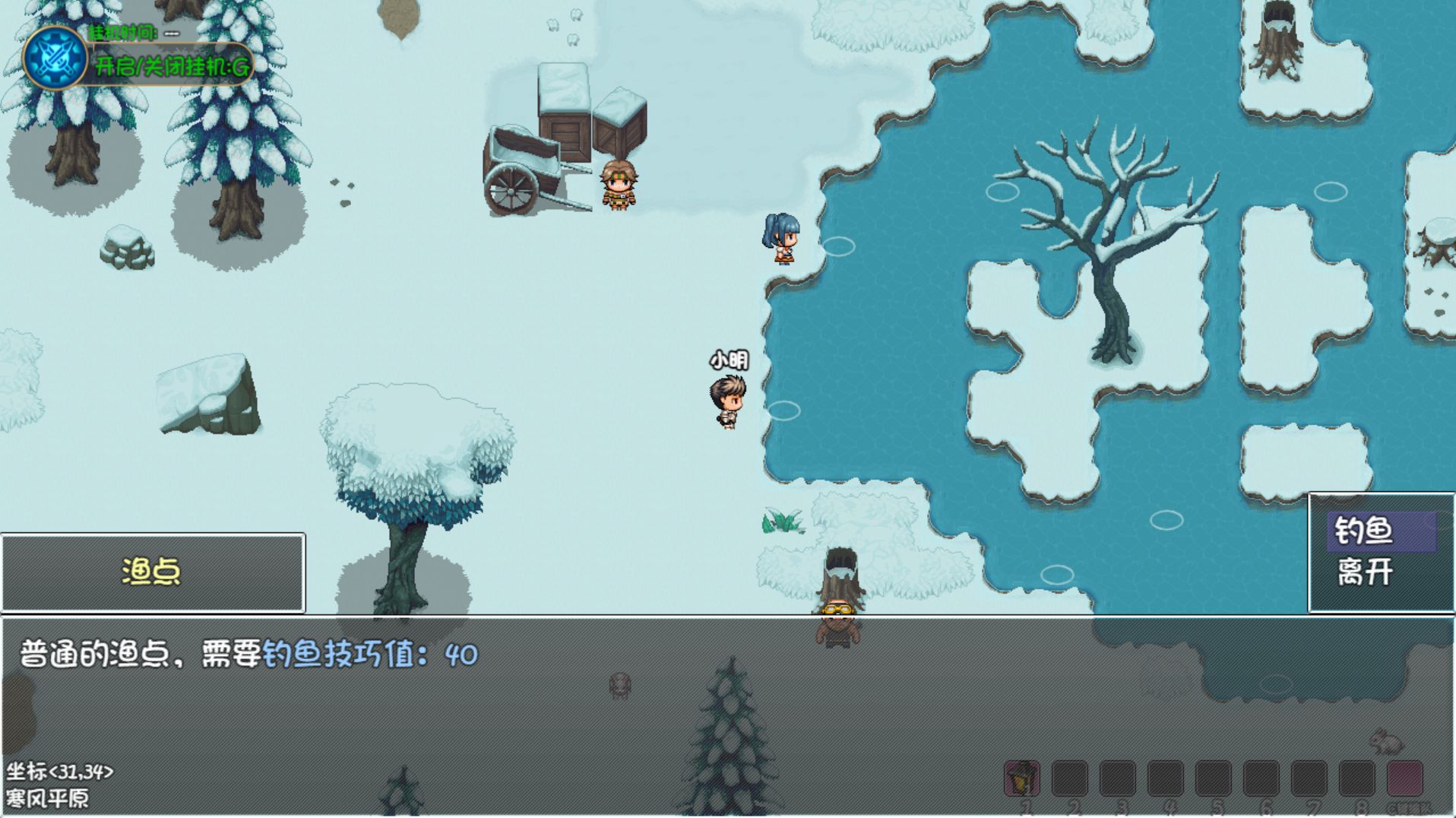Use the lantern item in hotbar slot 1
The height and width of the screenshot is (818, 1456).
tap(1022, 777)
